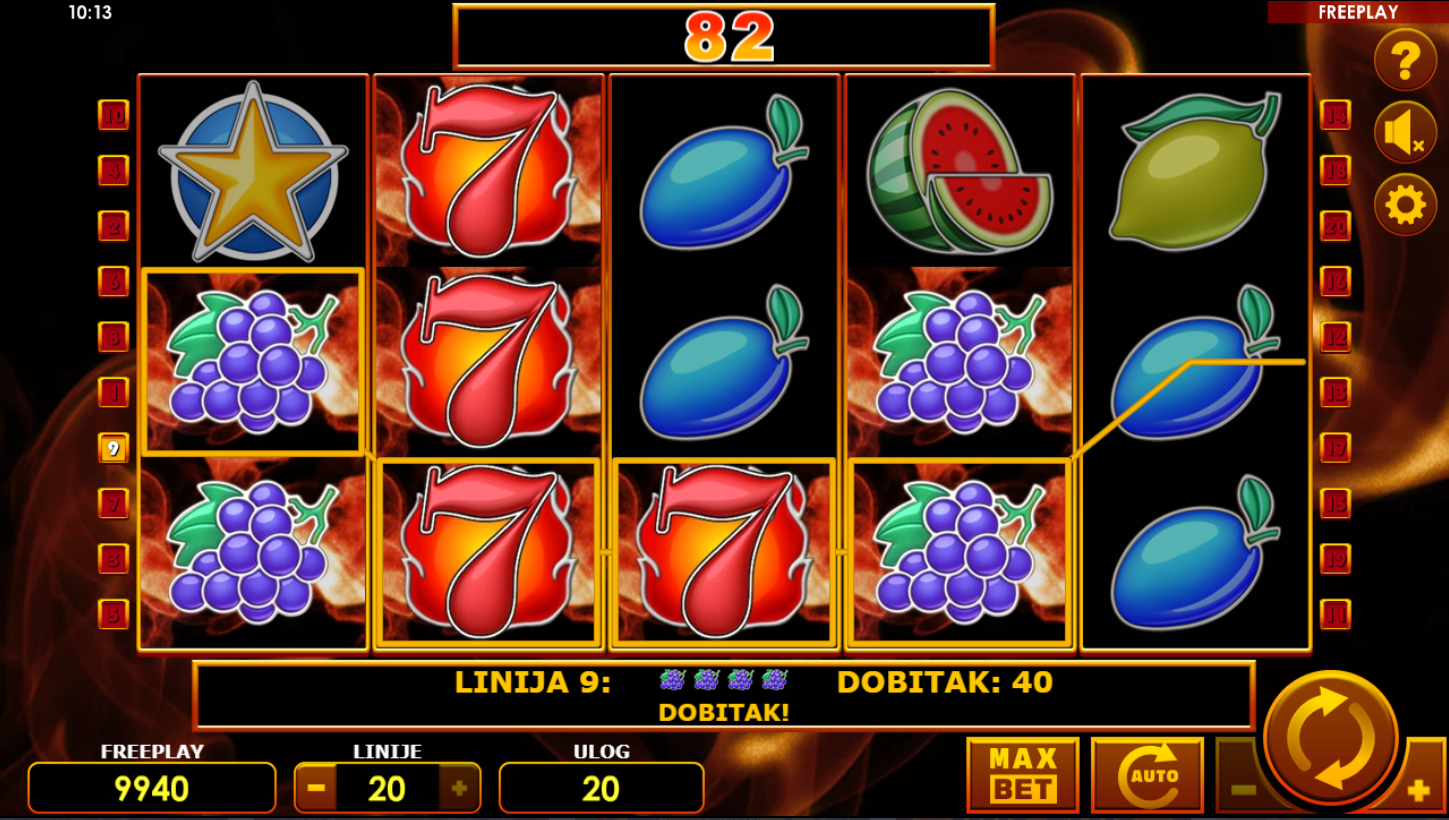Toggle the muted speaker sound icon
Image resolution: width=1449 pixels, height=820 pixels.
tap(1405, 133)
